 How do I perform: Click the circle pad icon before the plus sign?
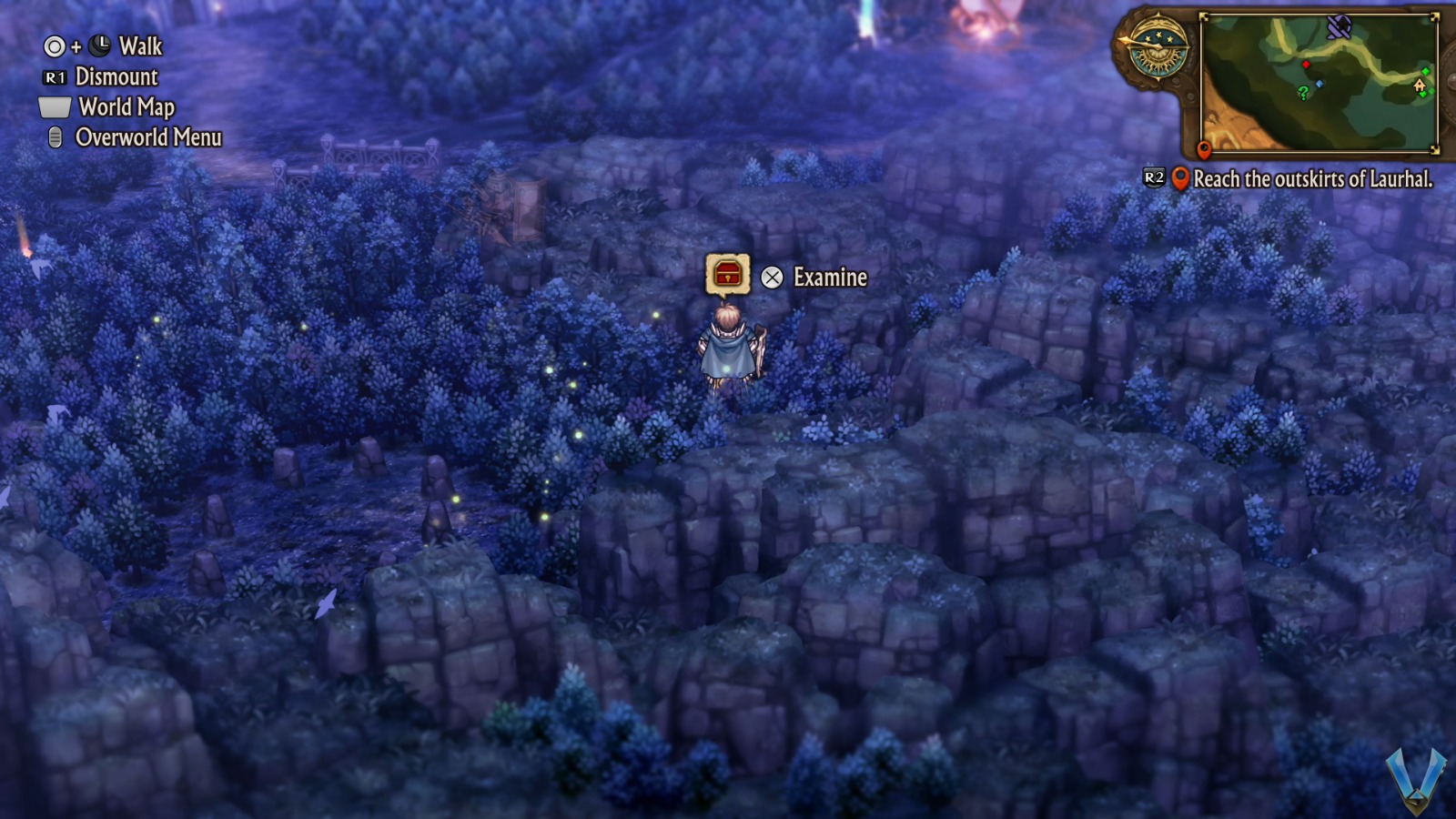[55, 46]
